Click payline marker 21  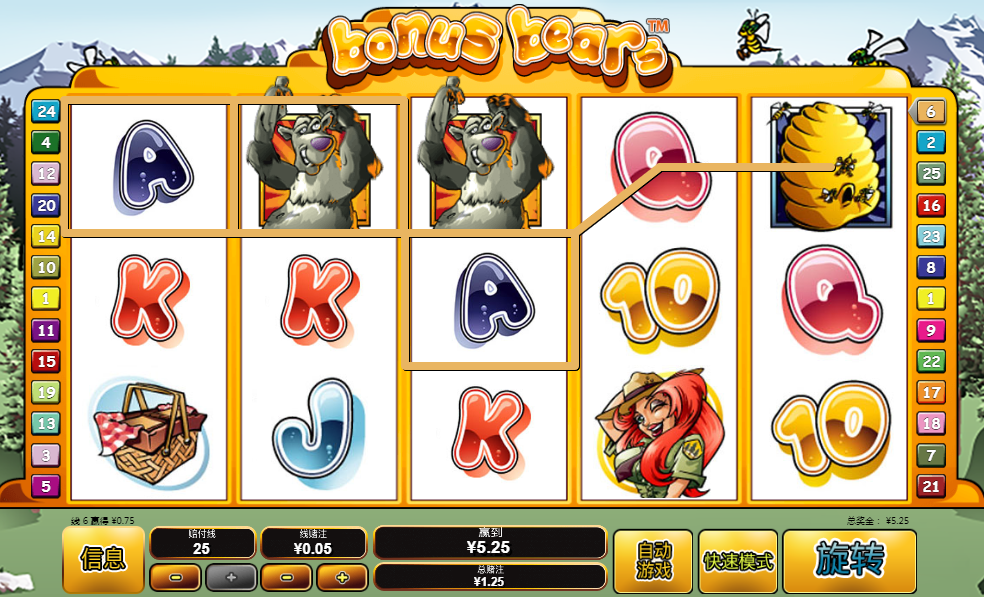pyautogui.click(x=930, y=486)
